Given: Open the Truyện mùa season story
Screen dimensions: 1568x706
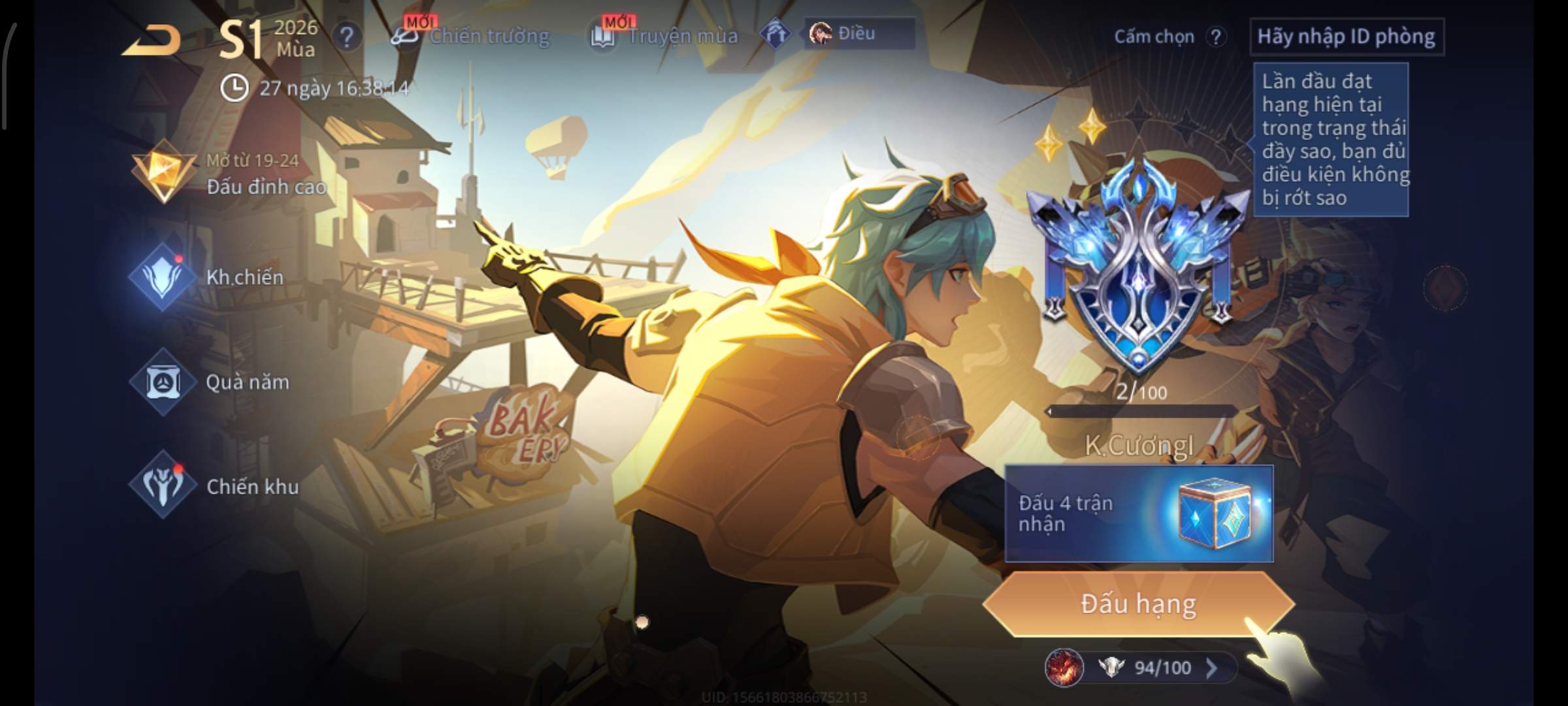Looking at the screenshot, I should [665, 36].
